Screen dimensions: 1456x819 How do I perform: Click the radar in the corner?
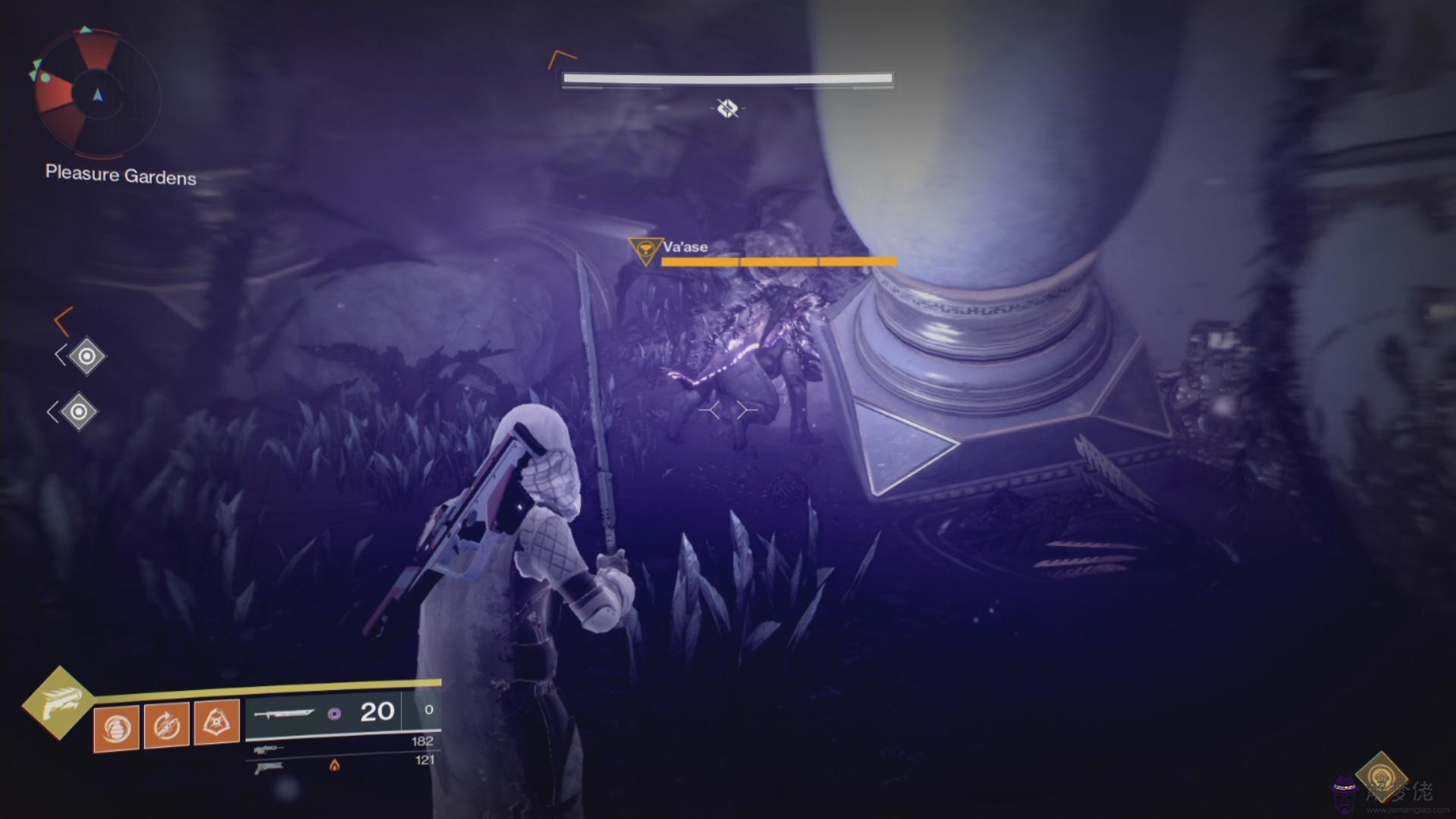pyautogui.click(x=97, y=95)
